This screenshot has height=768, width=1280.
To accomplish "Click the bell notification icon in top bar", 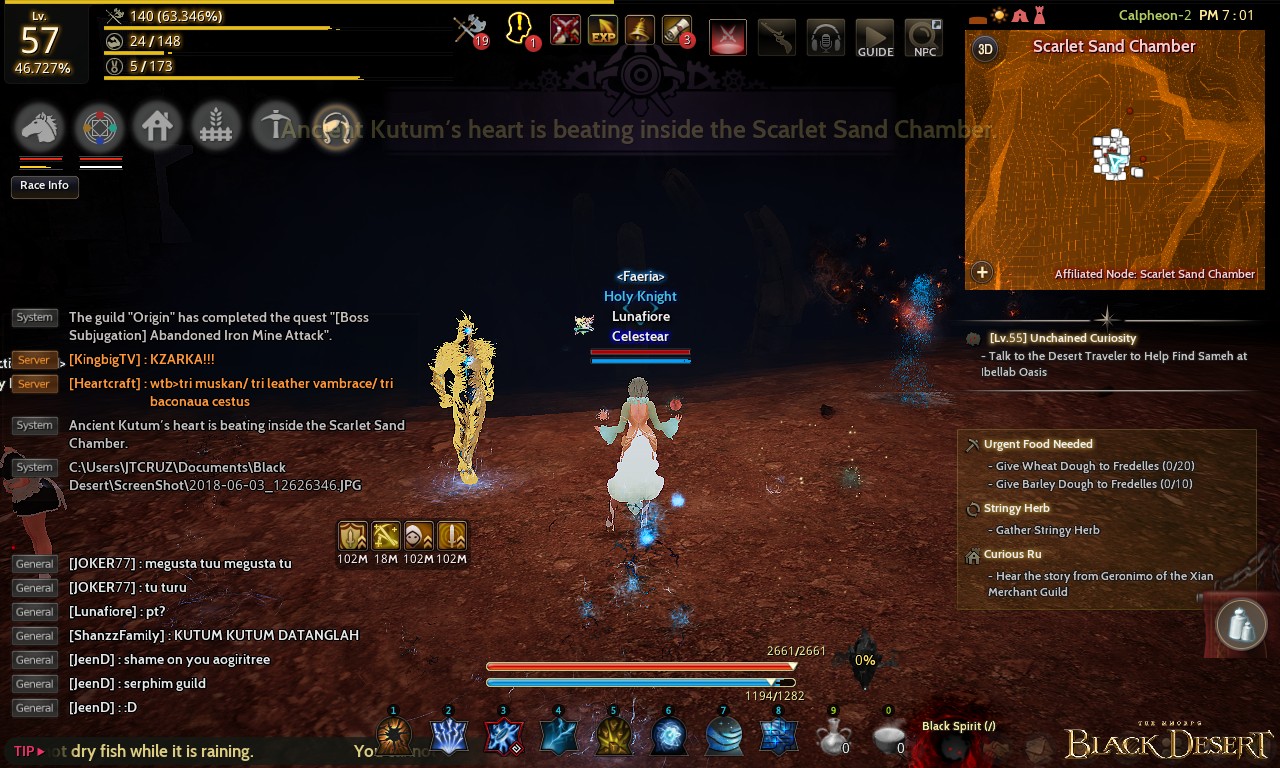I will (641, 29).
